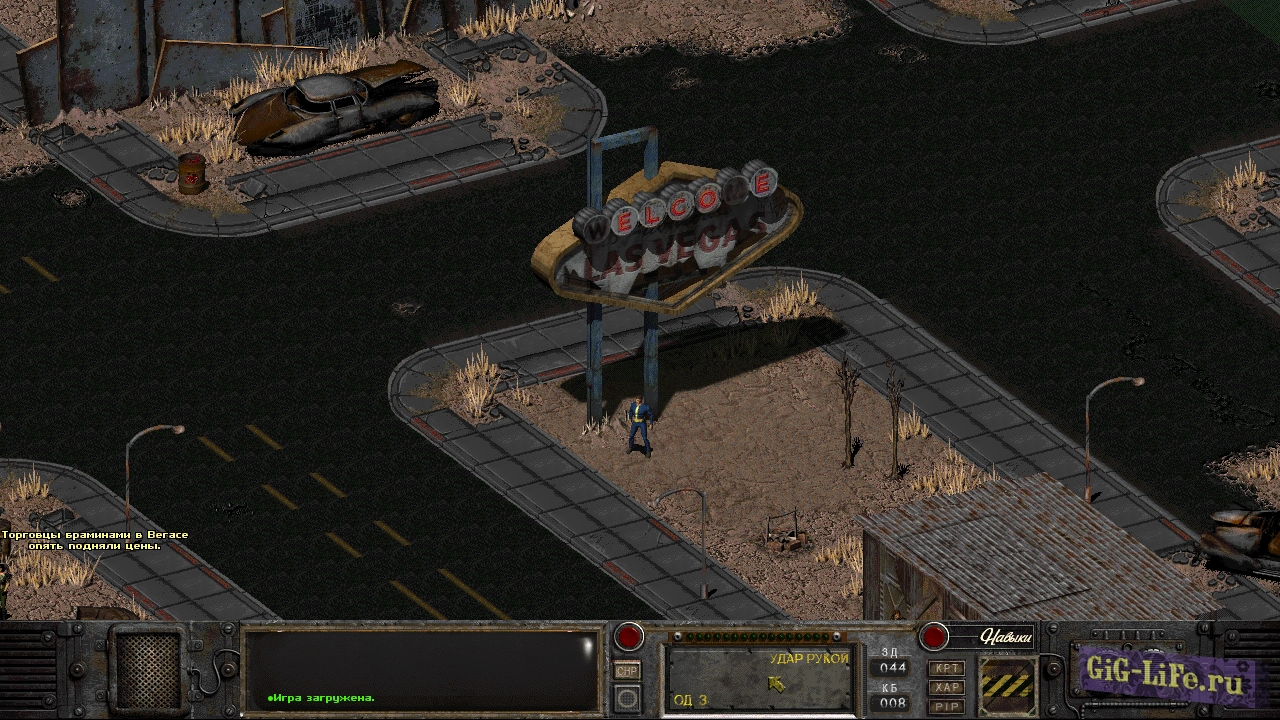Click the УДАР РУКОЙ attack slot

click(760, 679)
